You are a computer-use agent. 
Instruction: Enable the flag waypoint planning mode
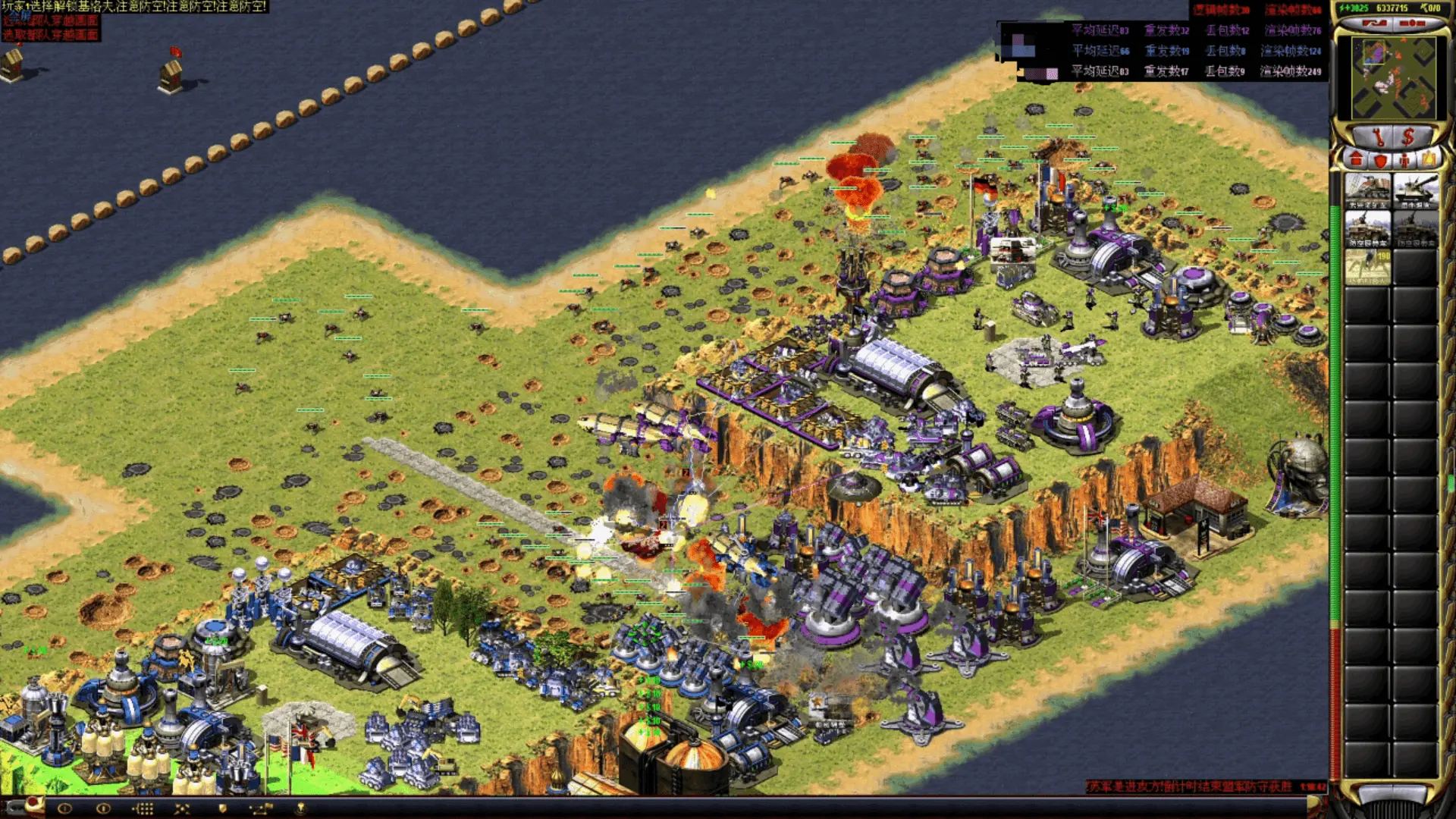click(260, 808)
